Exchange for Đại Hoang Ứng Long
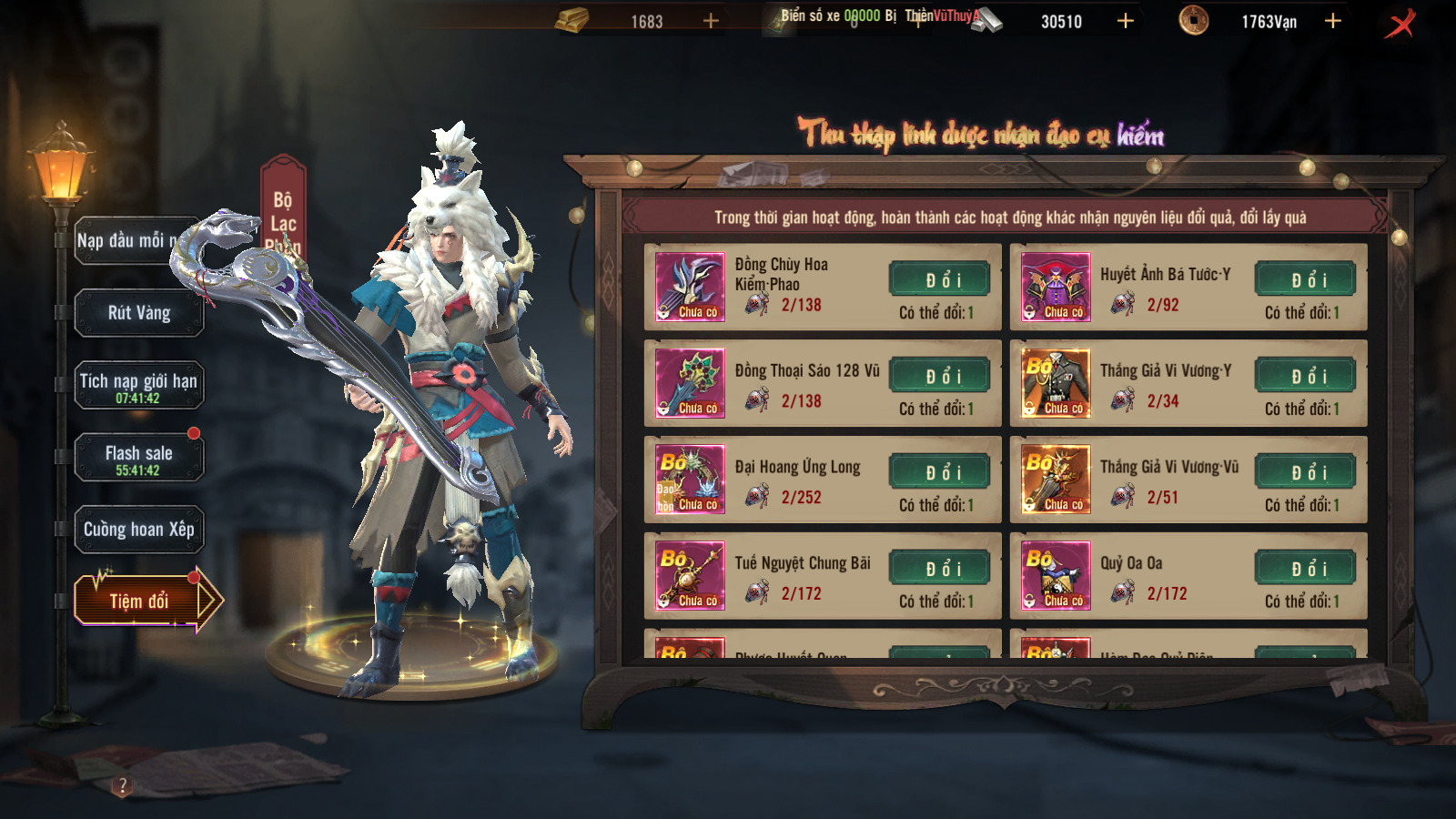Screen dimensions: 1456x819 (940, 472)
